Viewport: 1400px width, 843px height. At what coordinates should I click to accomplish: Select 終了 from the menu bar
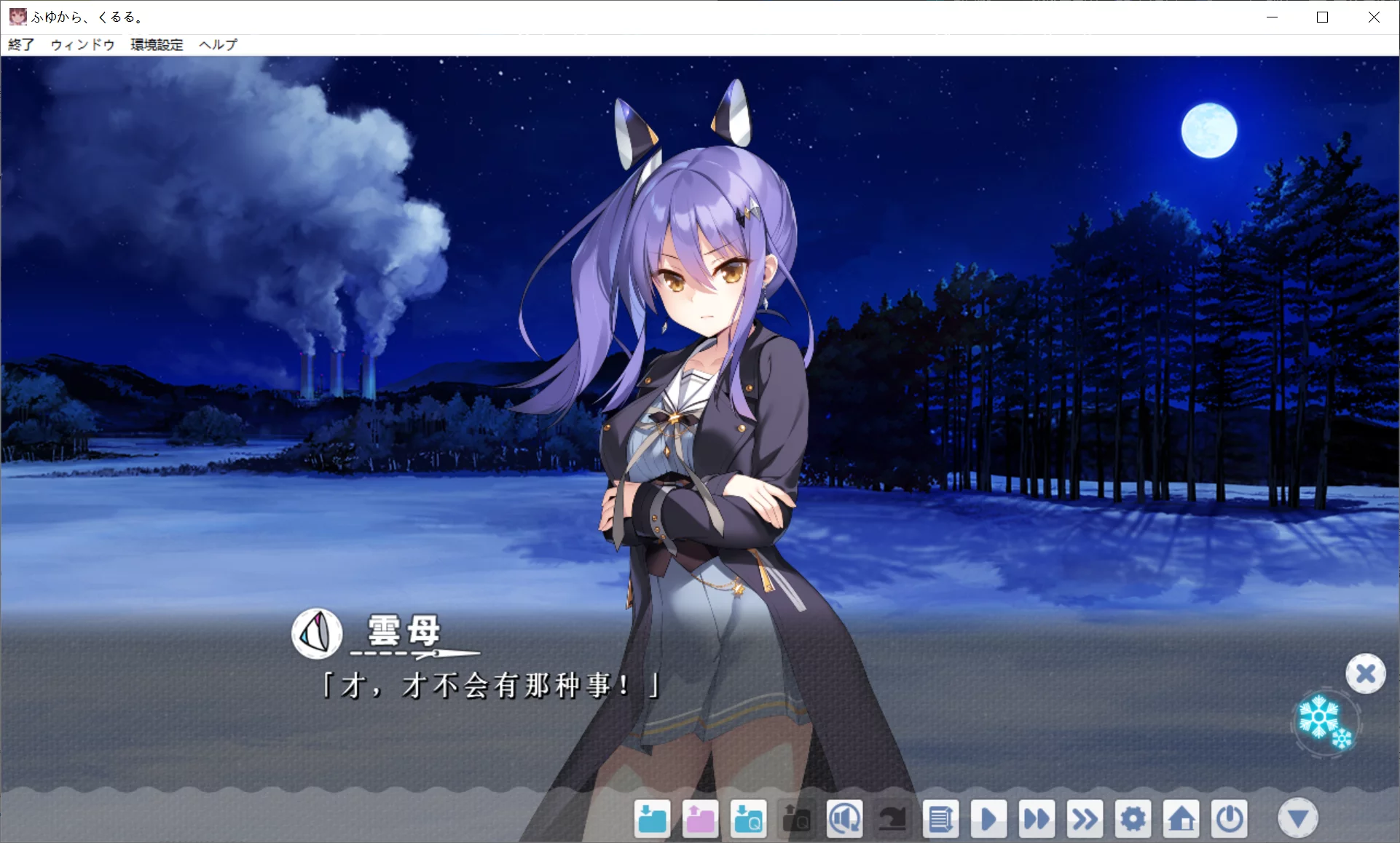[20, 44]
